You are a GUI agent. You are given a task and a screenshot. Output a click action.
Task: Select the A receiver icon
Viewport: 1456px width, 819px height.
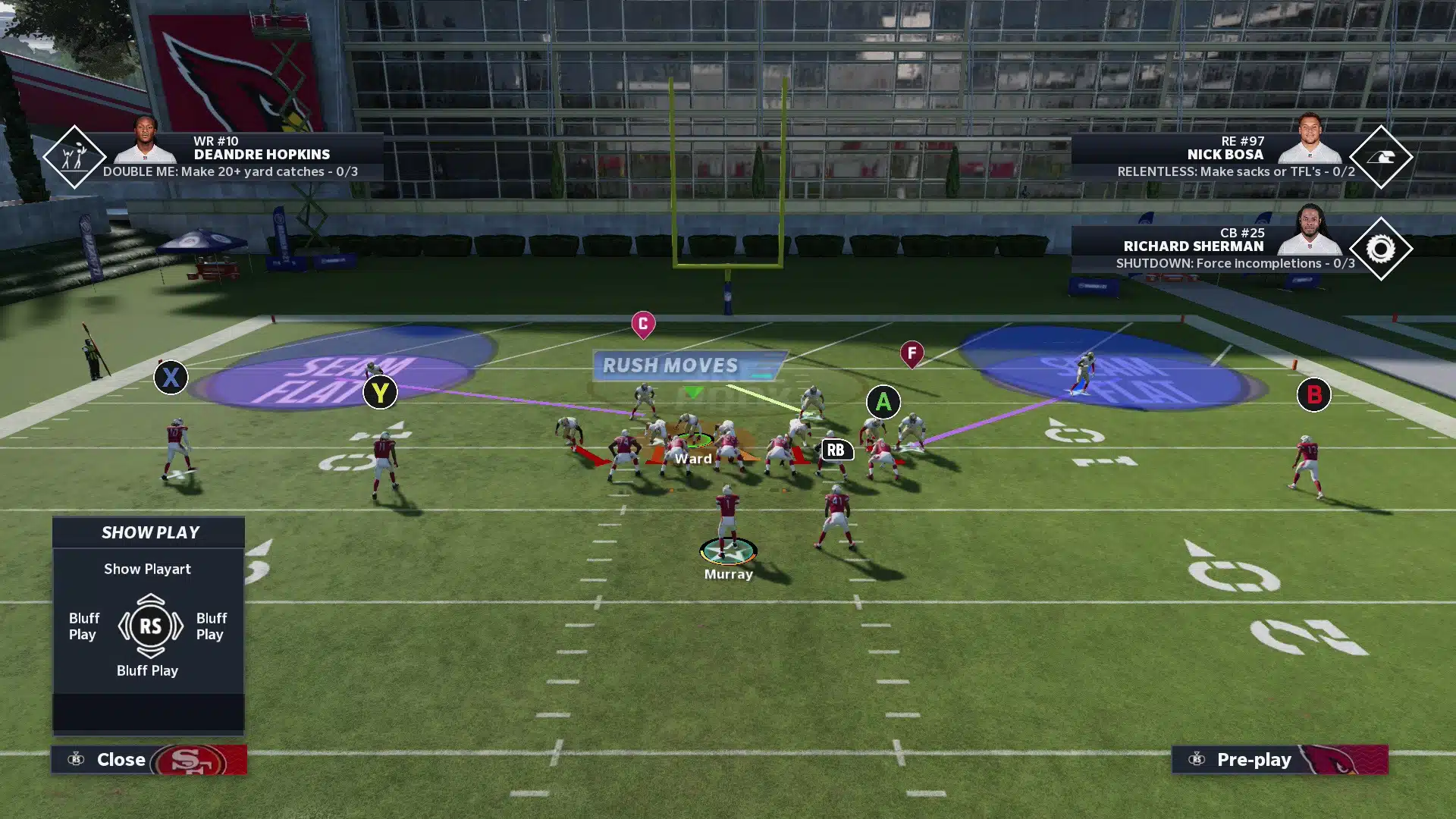click(x=883, y=403)
